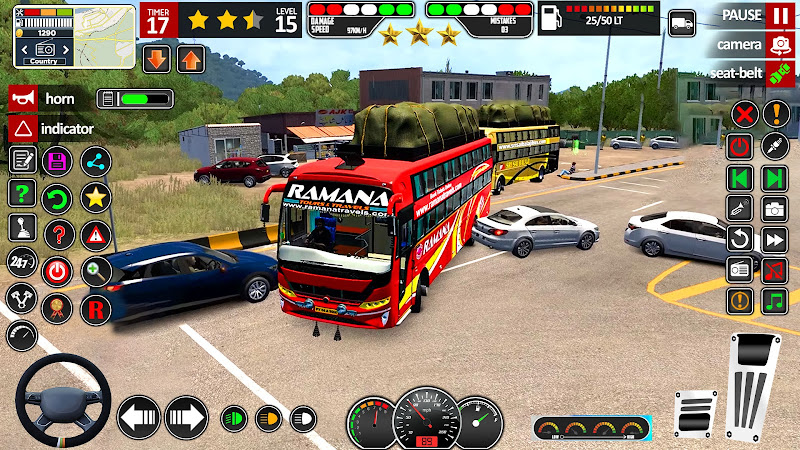The width and height of the screenshot is (800, 450).
Task: Click the red X icon
Action: tap(742, 113)
